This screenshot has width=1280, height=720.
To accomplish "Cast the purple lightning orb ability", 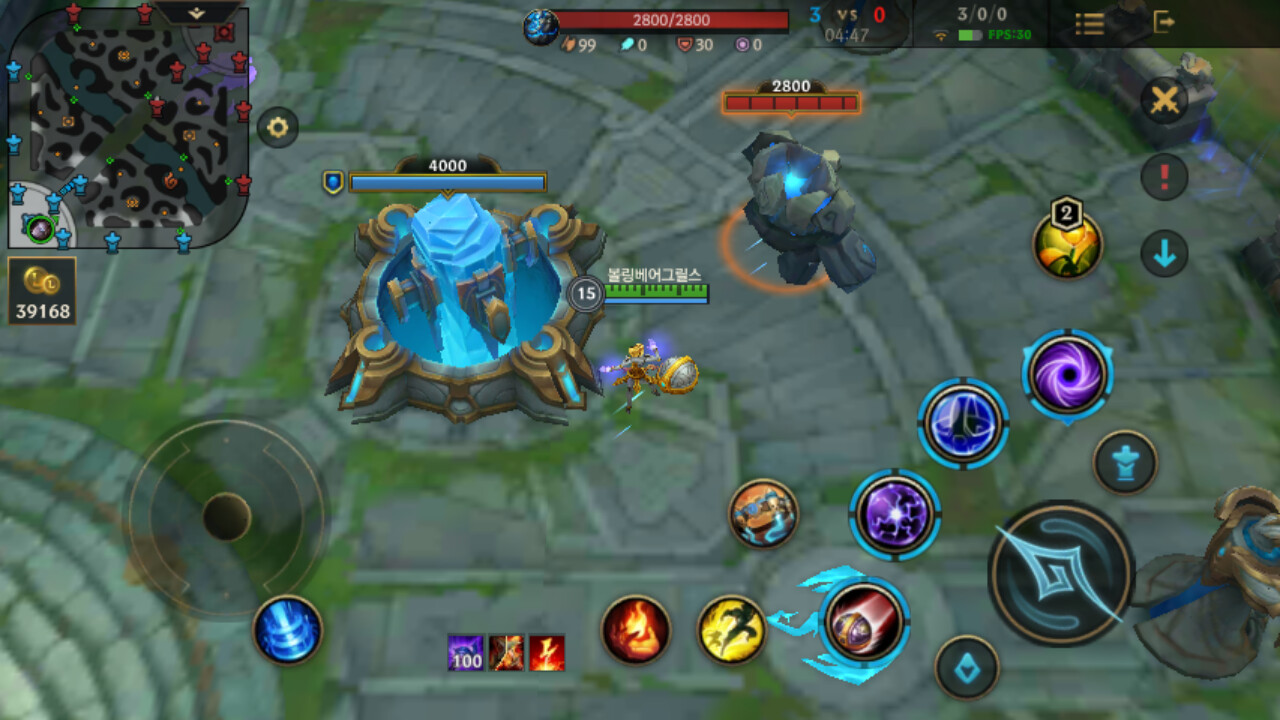I will coord(895,515).
